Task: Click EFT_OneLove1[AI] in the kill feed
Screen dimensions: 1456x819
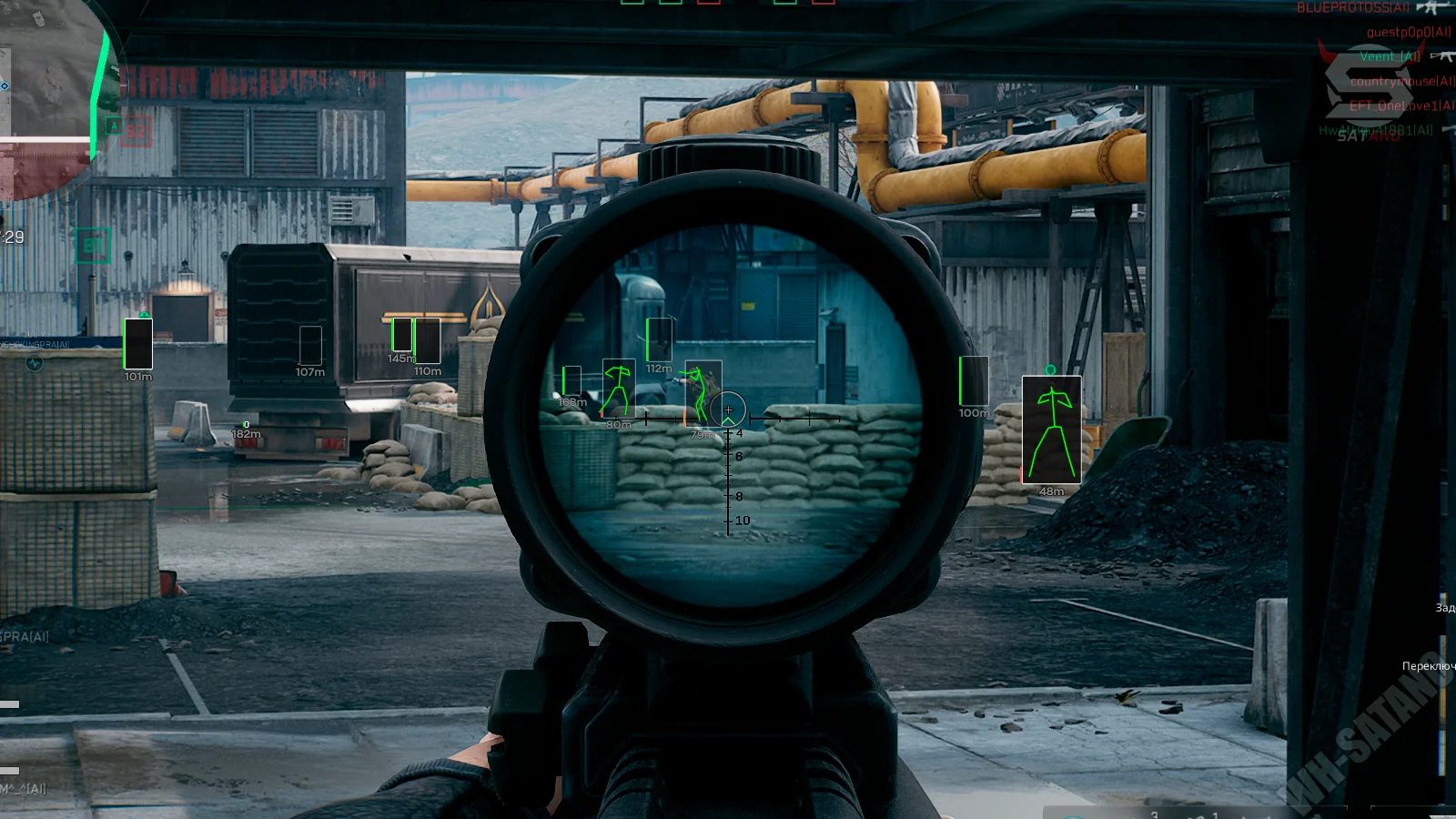Action: point(1401,106)
